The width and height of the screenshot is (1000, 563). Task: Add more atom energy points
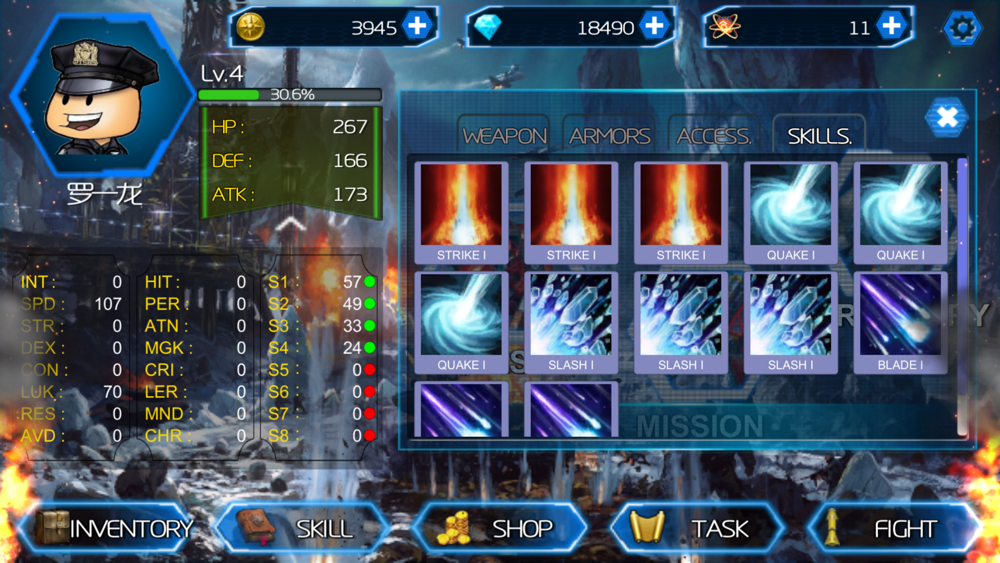pos(891,27)
